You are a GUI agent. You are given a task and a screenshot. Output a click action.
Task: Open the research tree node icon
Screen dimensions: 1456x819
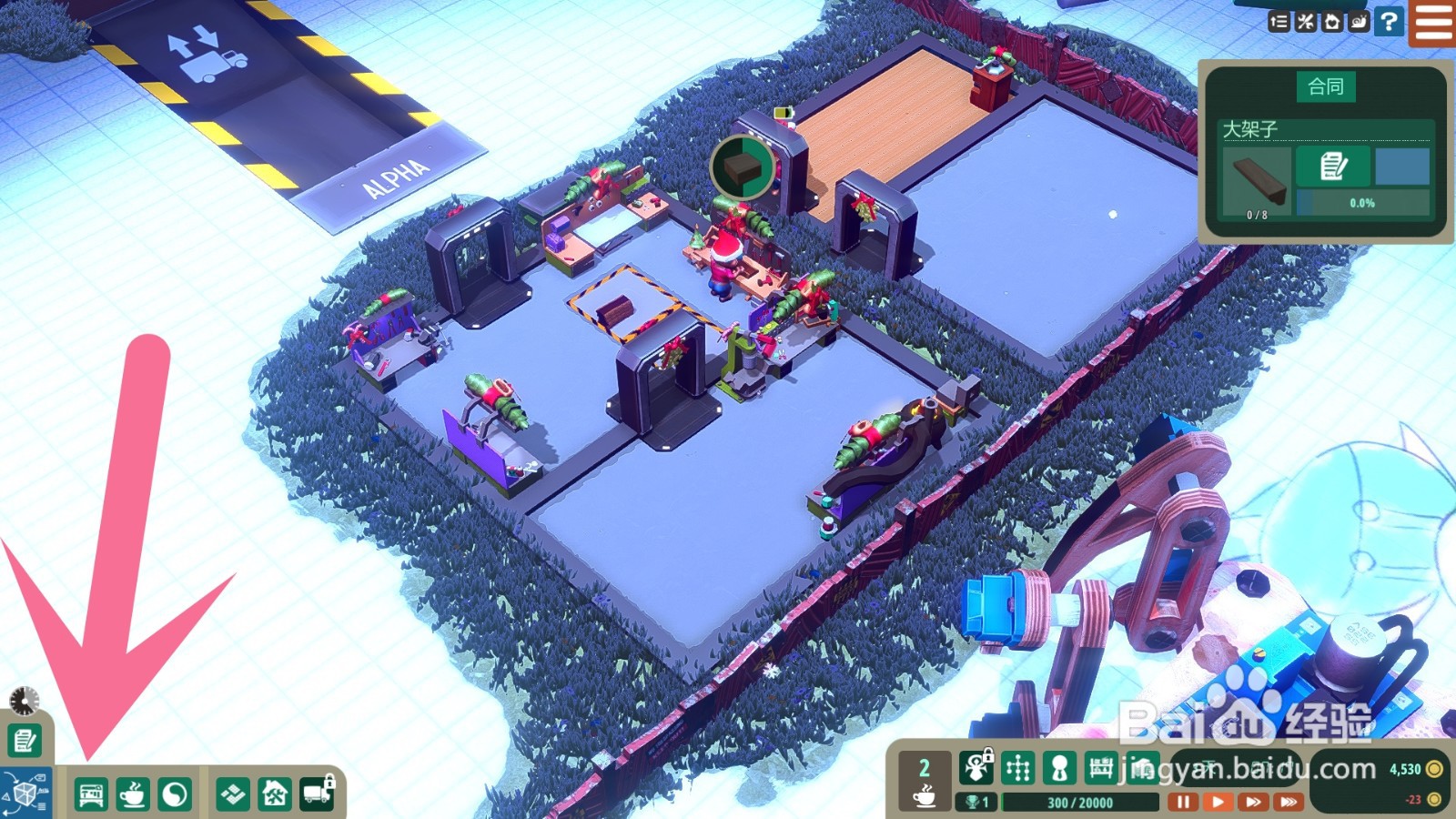(x=1017, y=769)
